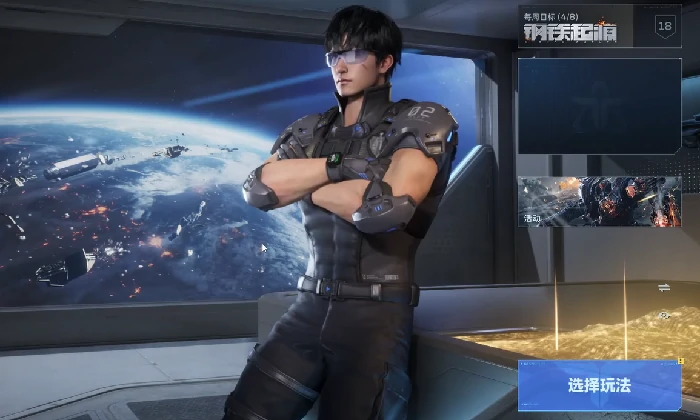The height and width of the screenshot is (420, 700).
Task: Open the weekly goal 每周目标 panel
Action: pyautogui.click(x=567, y=27)
